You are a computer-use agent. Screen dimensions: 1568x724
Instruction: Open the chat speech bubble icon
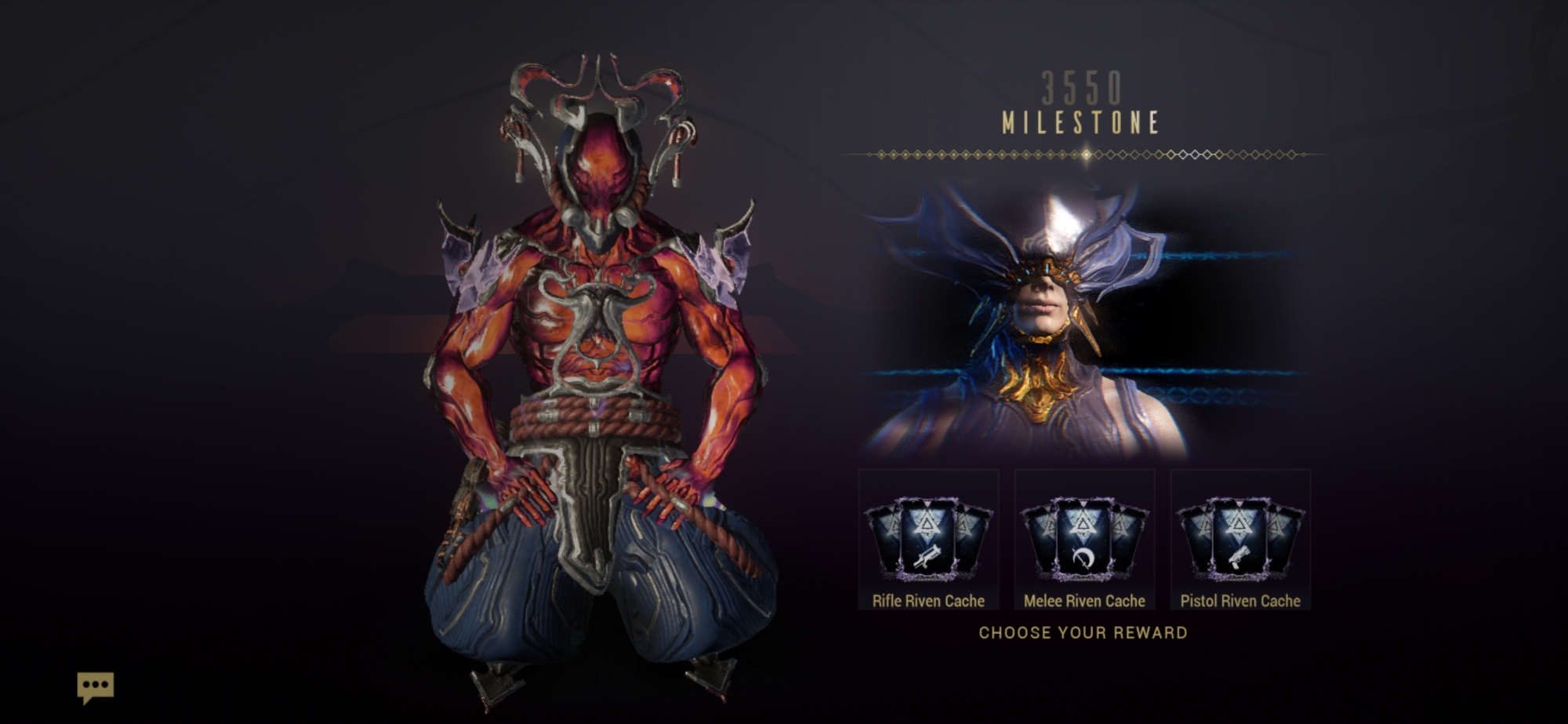point(96,687)
